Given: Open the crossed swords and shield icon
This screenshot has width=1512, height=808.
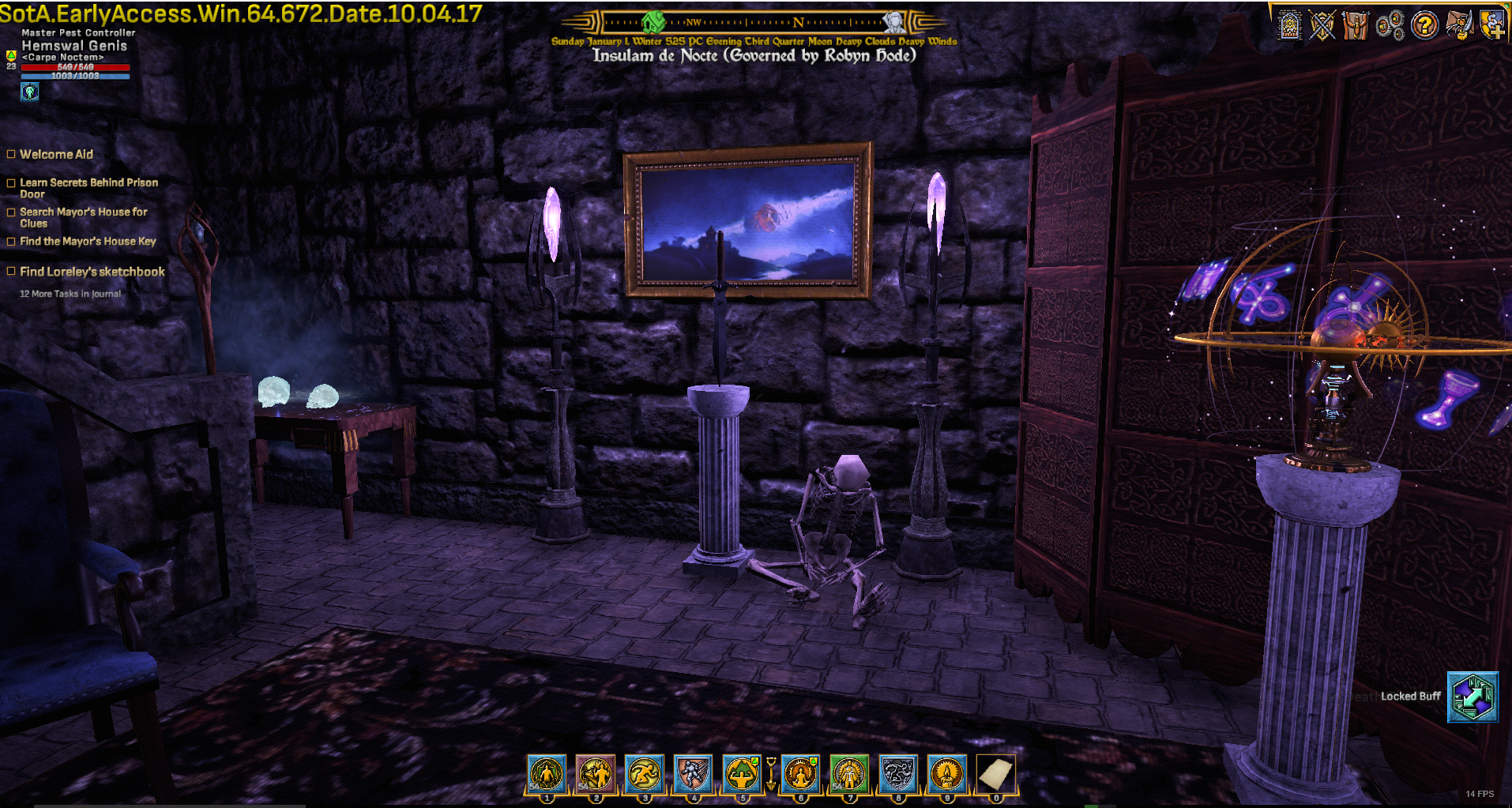Looking at the screenshot, I should point(1322,25).
